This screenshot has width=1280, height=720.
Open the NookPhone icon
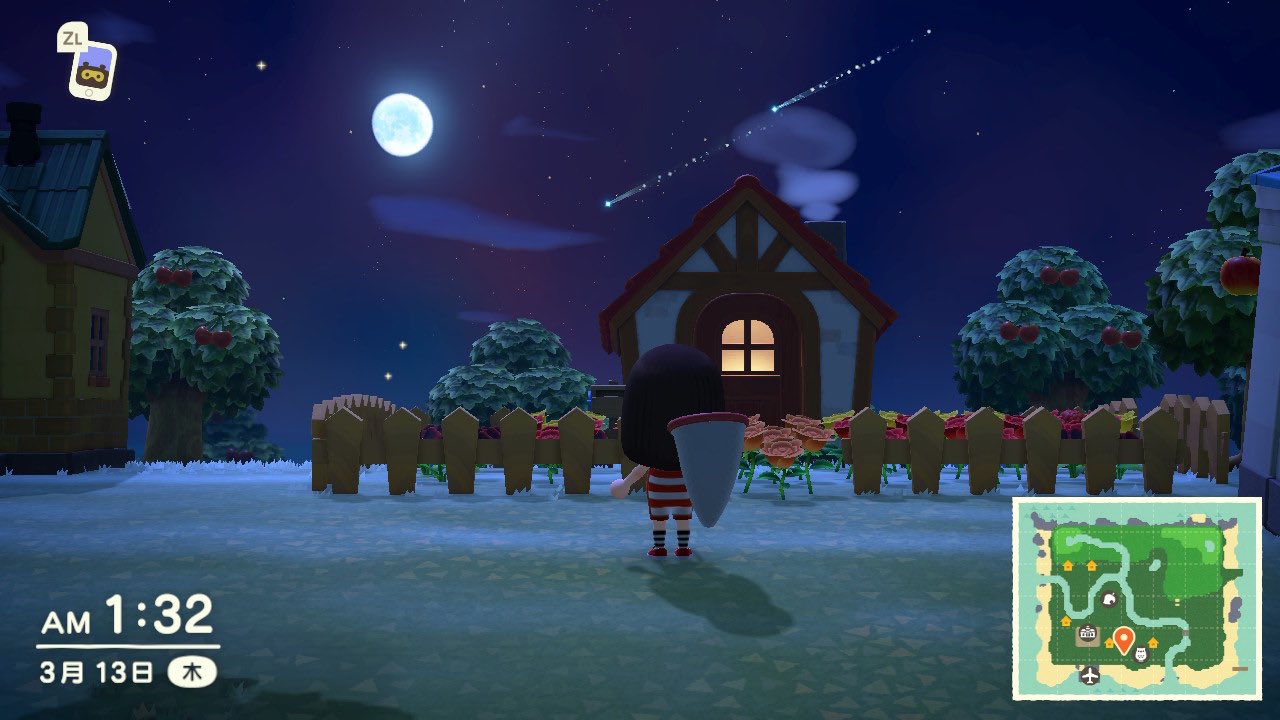[x=91, y=69]
